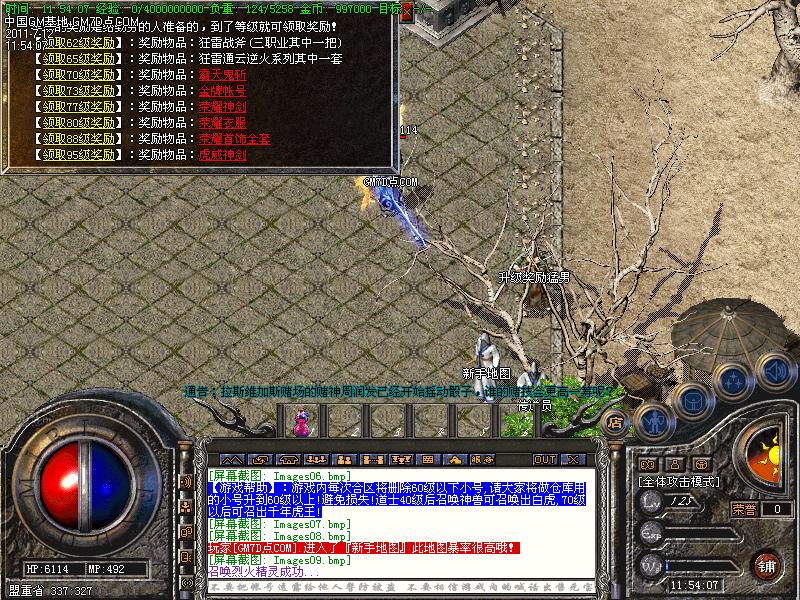Click the OUT button on chat bar

[544, 459]
